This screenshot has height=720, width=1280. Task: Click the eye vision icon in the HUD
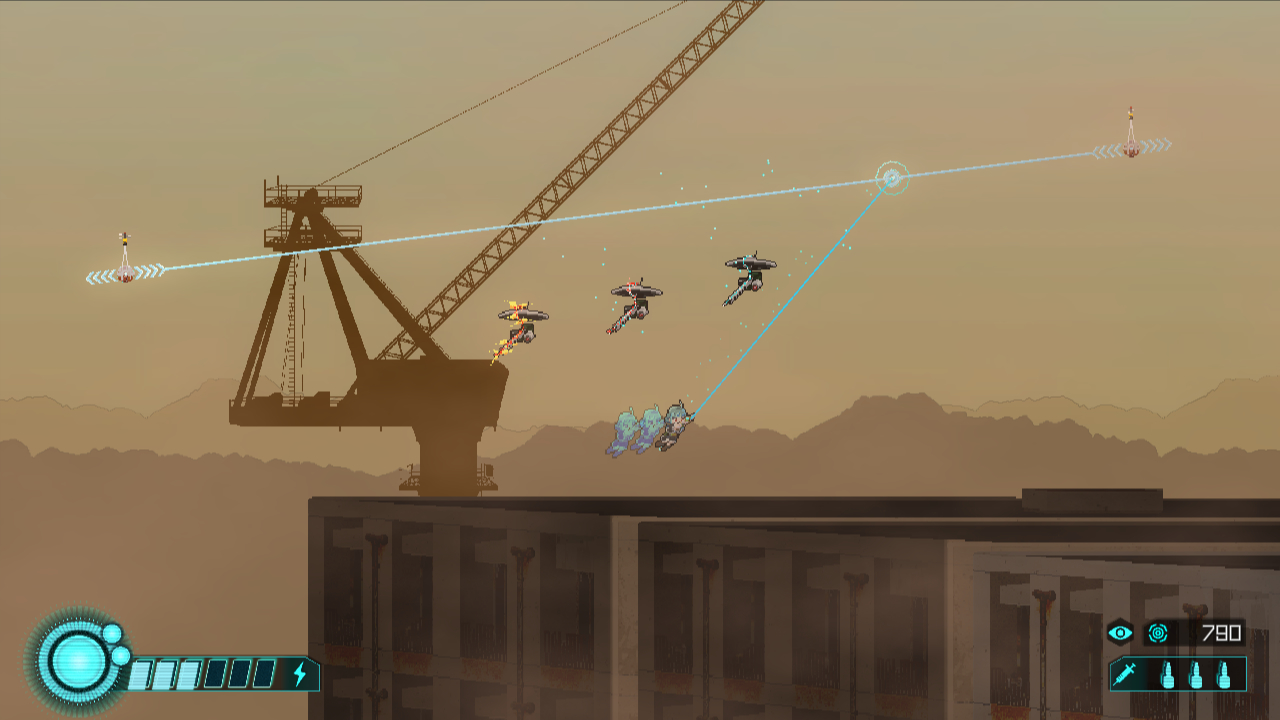(x=1121, y=632)
